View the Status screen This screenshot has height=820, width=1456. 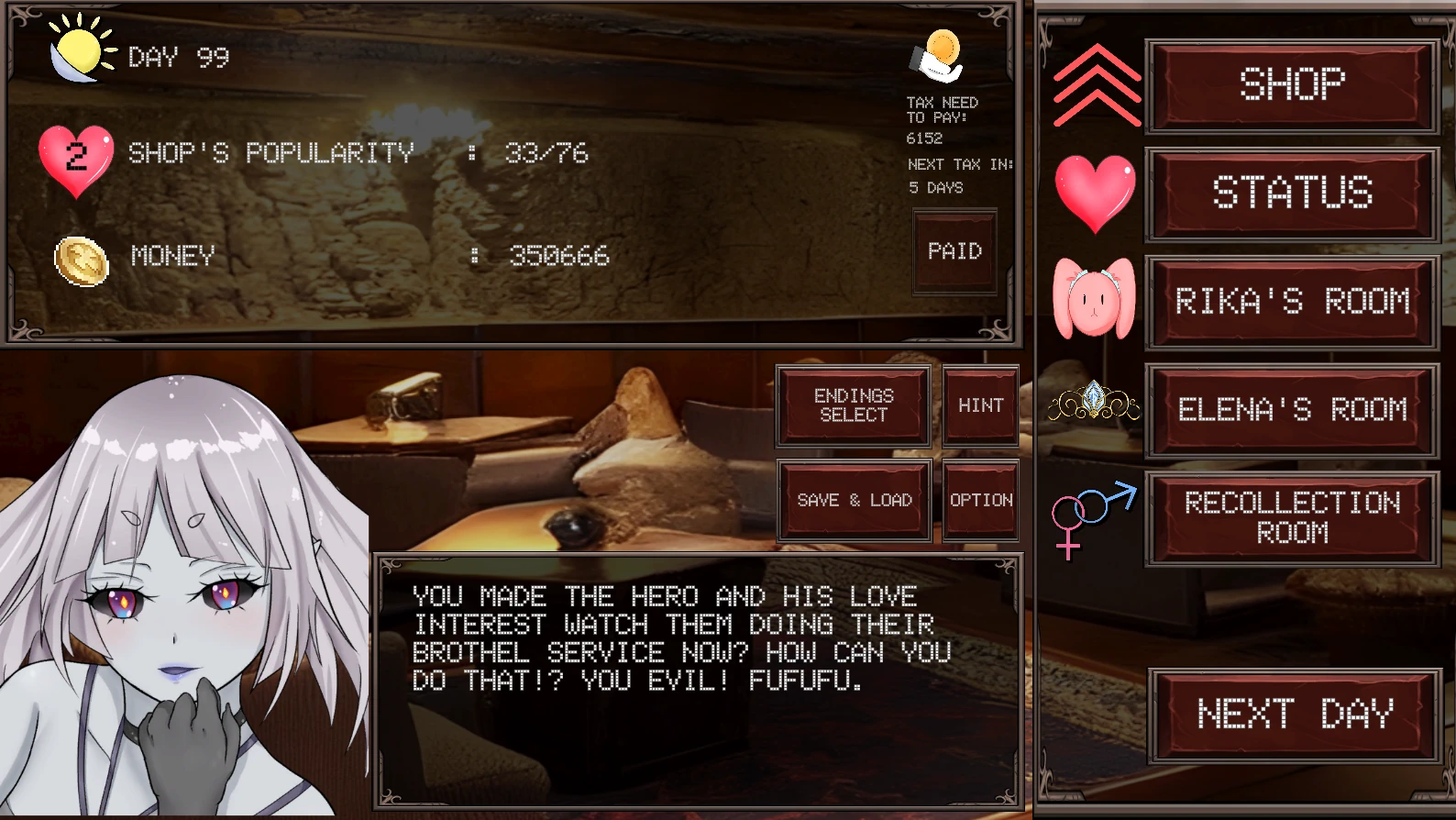1292,194
